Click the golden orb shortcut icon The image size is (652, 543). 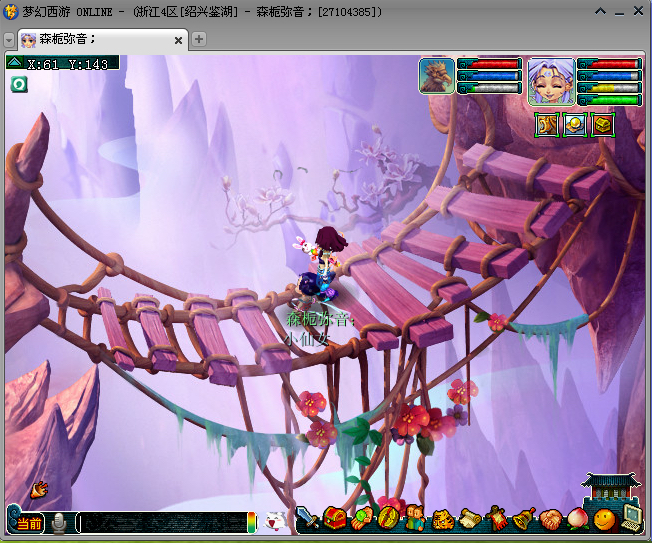(x=575, y=124)
